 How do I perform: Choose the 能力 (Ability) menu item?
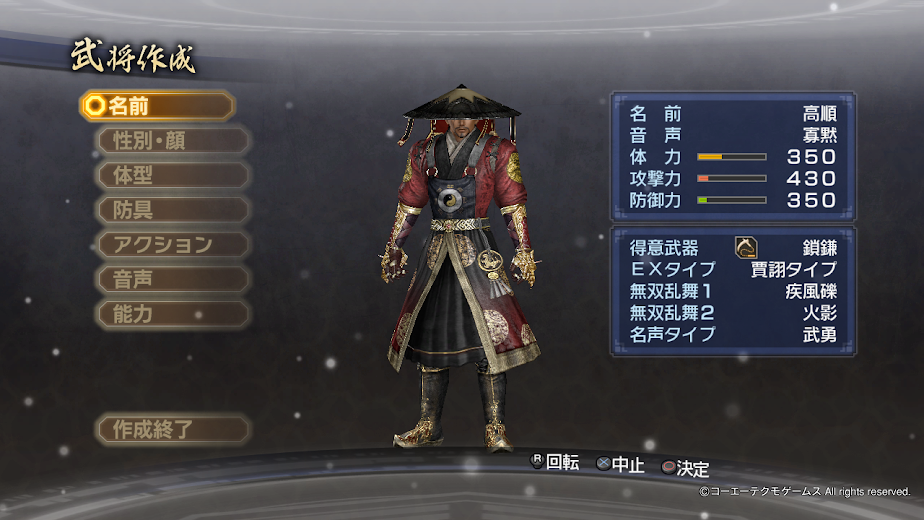coord(172,314)
